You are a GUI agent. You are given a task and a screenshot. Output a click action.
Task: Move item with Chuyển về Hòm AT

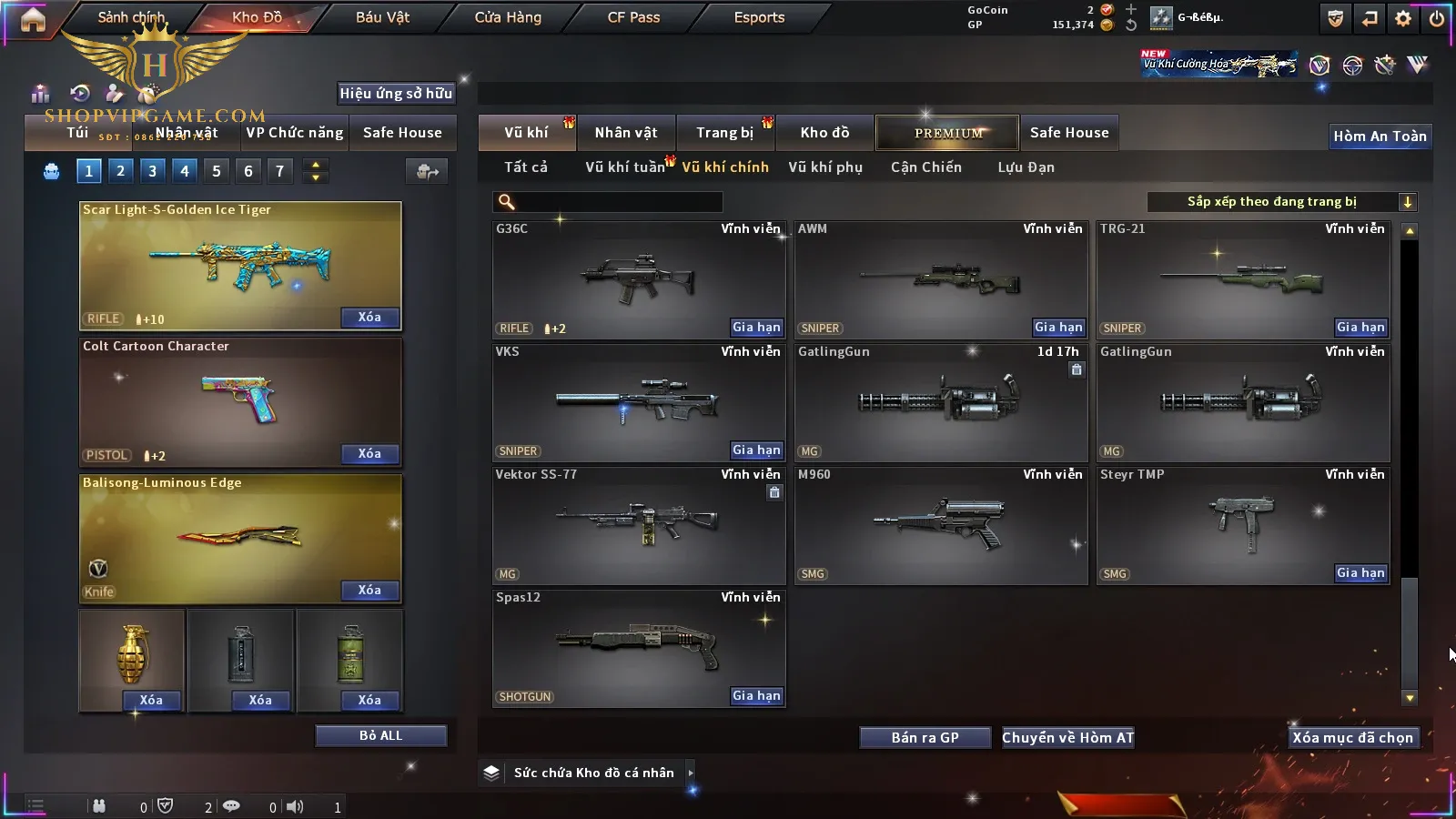1068,738
